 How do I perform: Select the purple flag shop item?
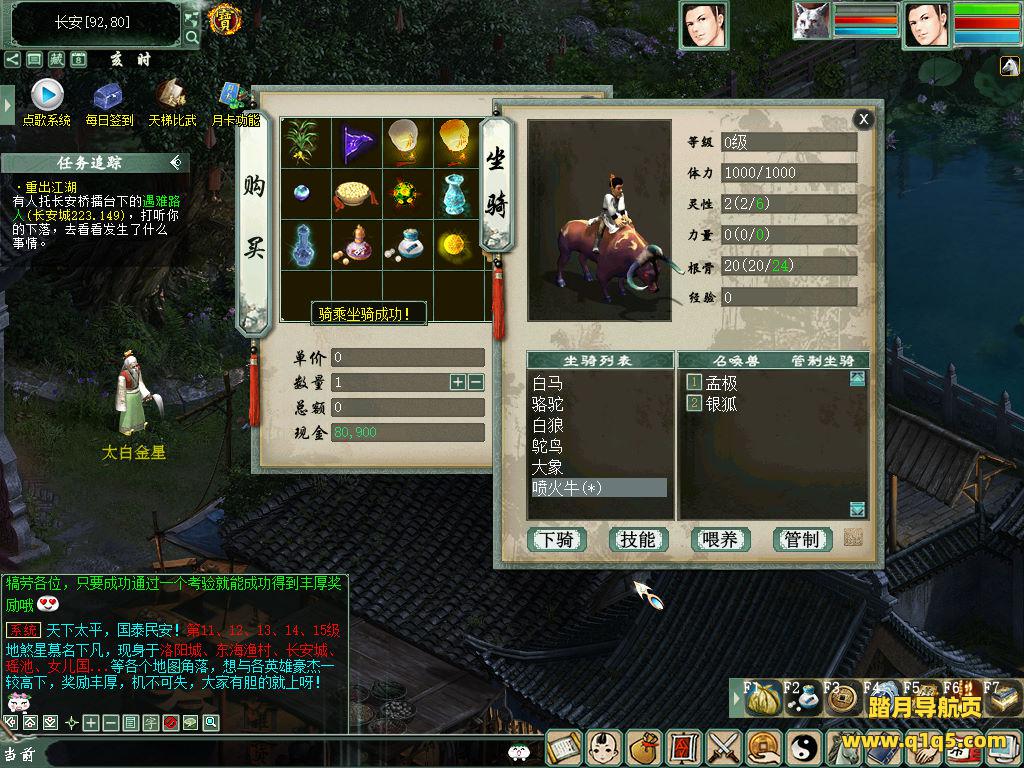[x=355, y=143]
